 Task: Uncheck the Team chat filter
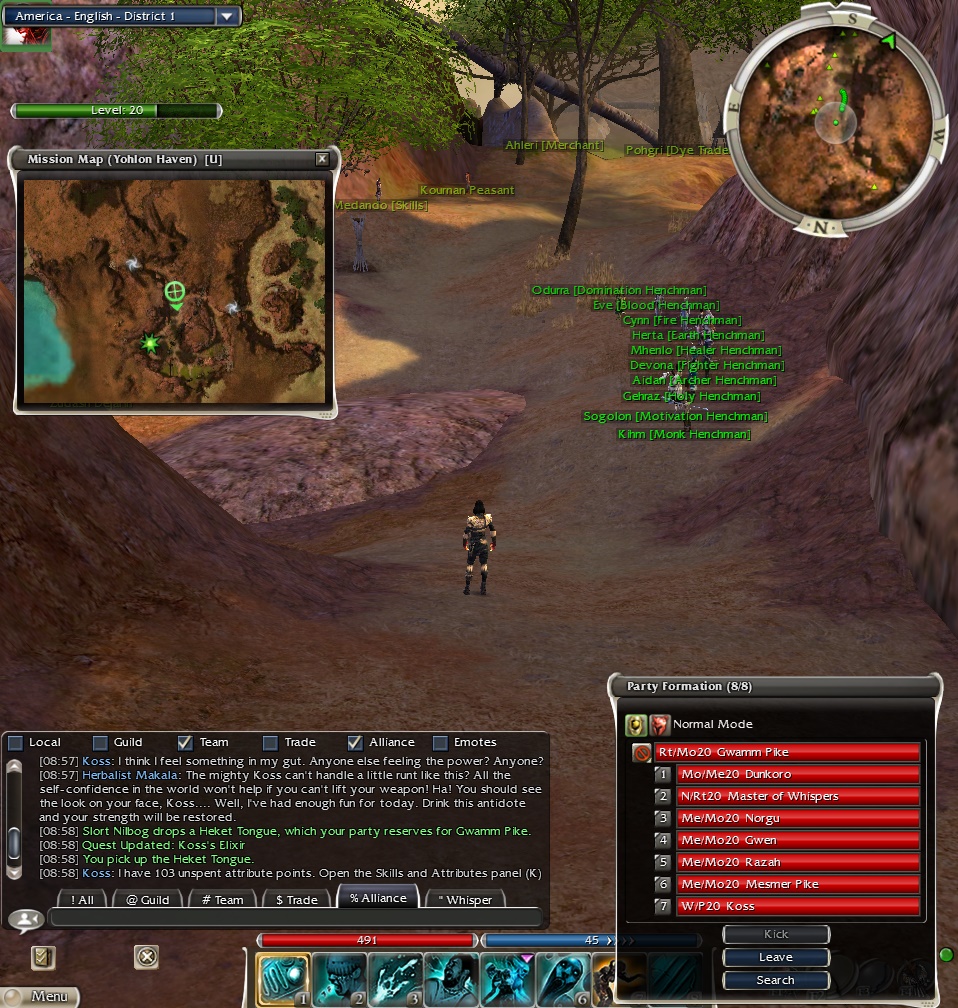[x=185, y=743]
